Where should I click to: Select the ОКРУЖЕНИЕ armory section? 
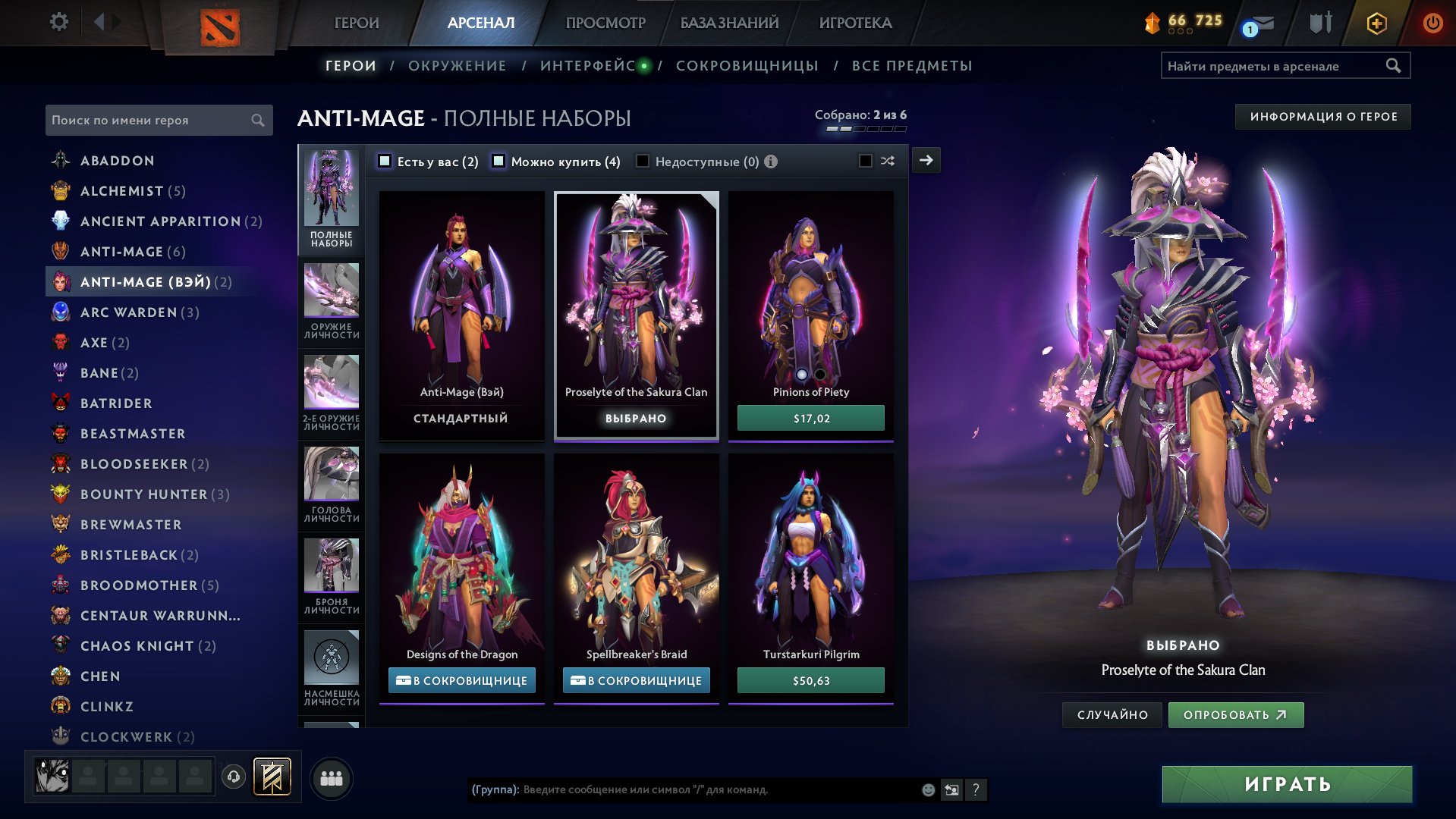[x=457, y=66]
